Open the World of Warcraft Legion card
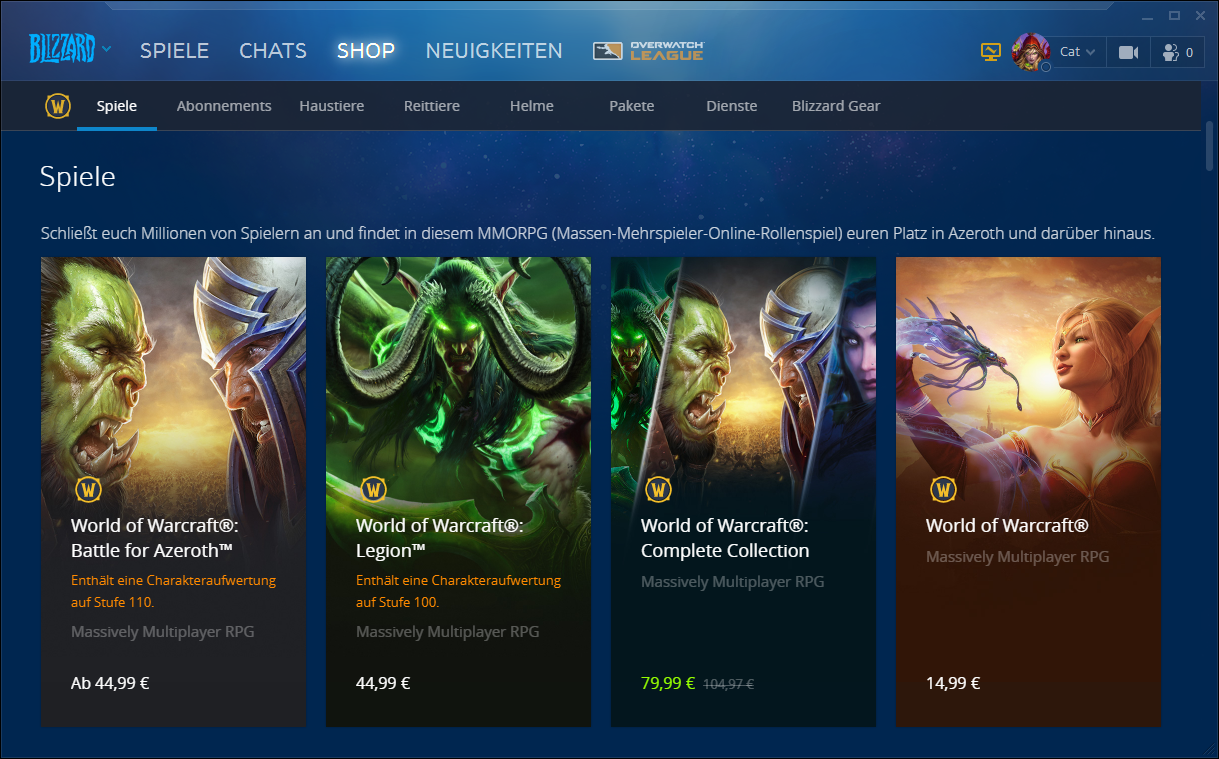This screenshot has height=759, width=1219. (x=458, y=491)
